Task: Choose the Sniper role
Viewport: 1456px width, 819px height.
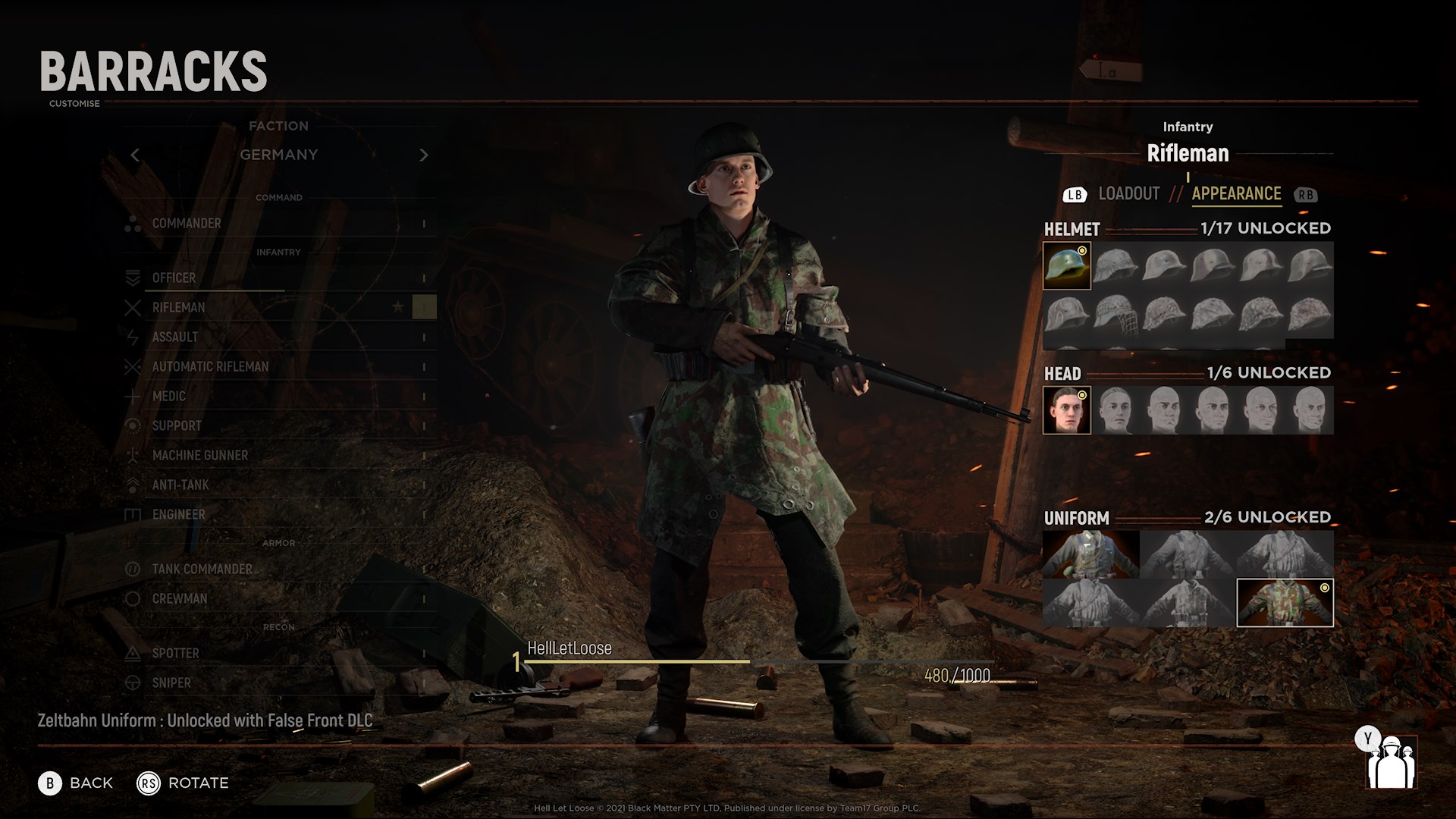Action: (x=171, y=683)
